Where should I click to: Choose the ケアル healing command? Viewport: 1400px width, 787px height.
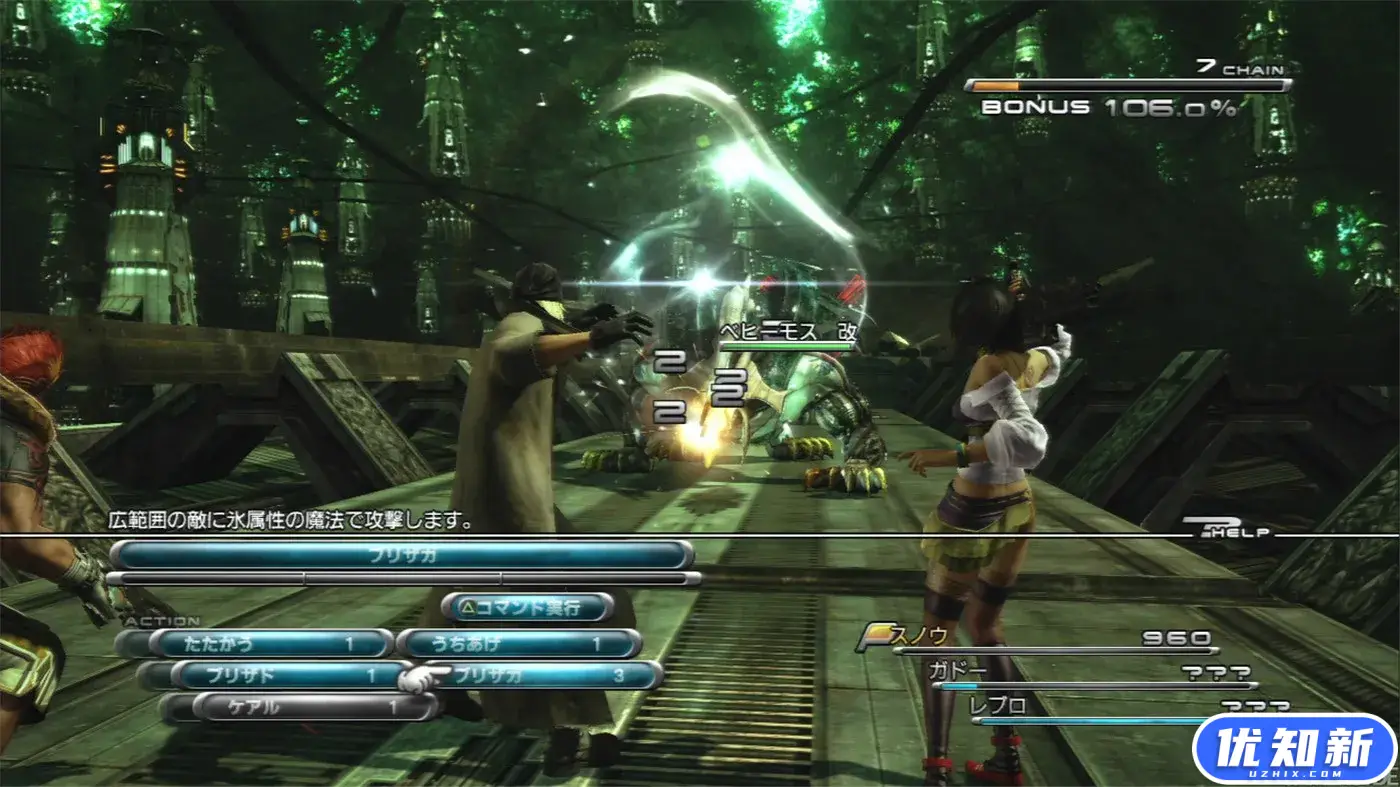pos(314,707)
